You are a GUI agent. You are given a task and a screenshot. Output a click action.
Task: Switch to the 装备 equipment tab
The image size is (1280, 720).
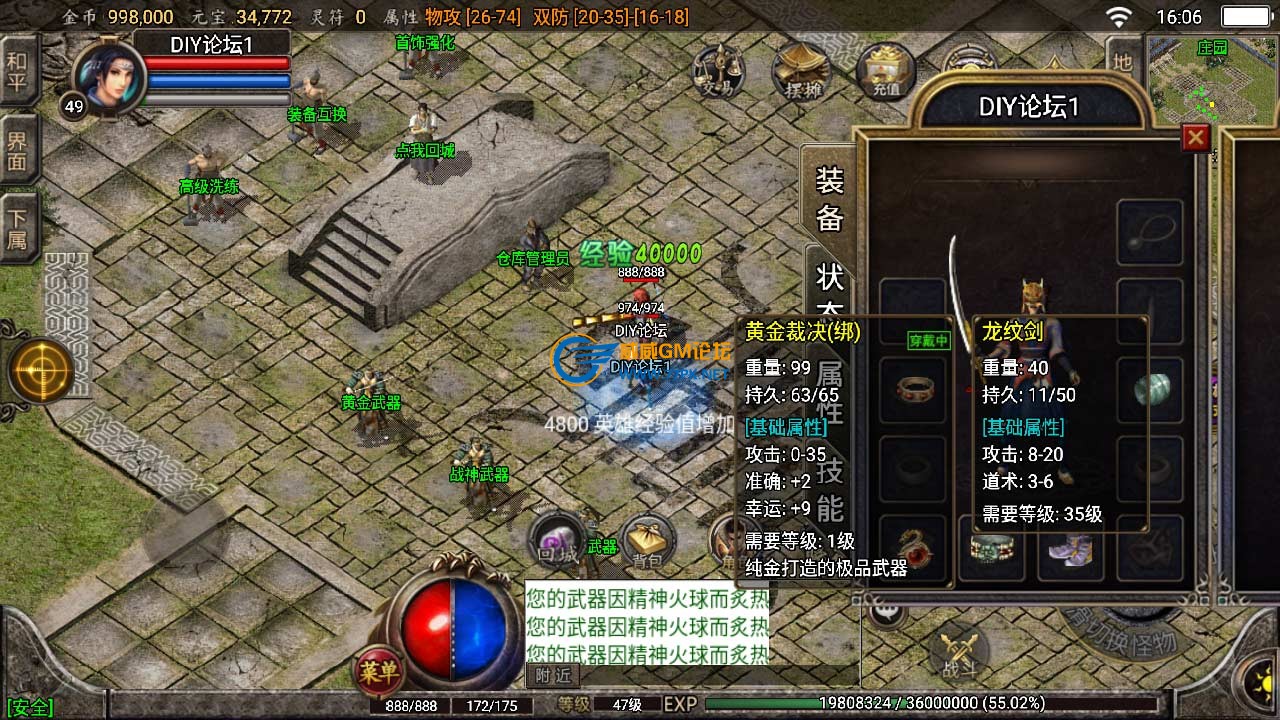(x=829, y=198)
